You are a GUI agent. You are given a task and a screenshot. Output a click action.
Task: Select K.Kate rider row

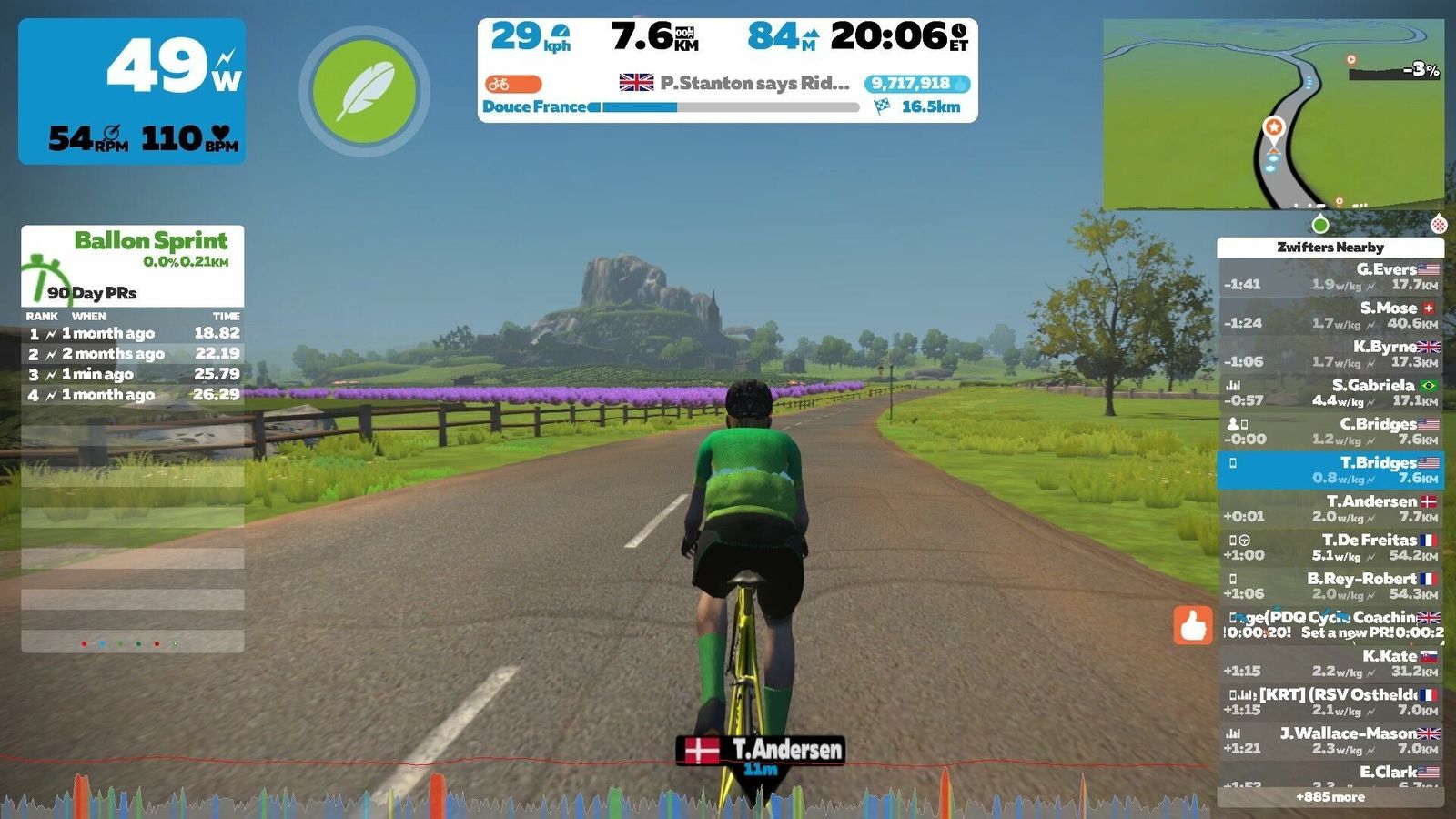click(1330, 663)
